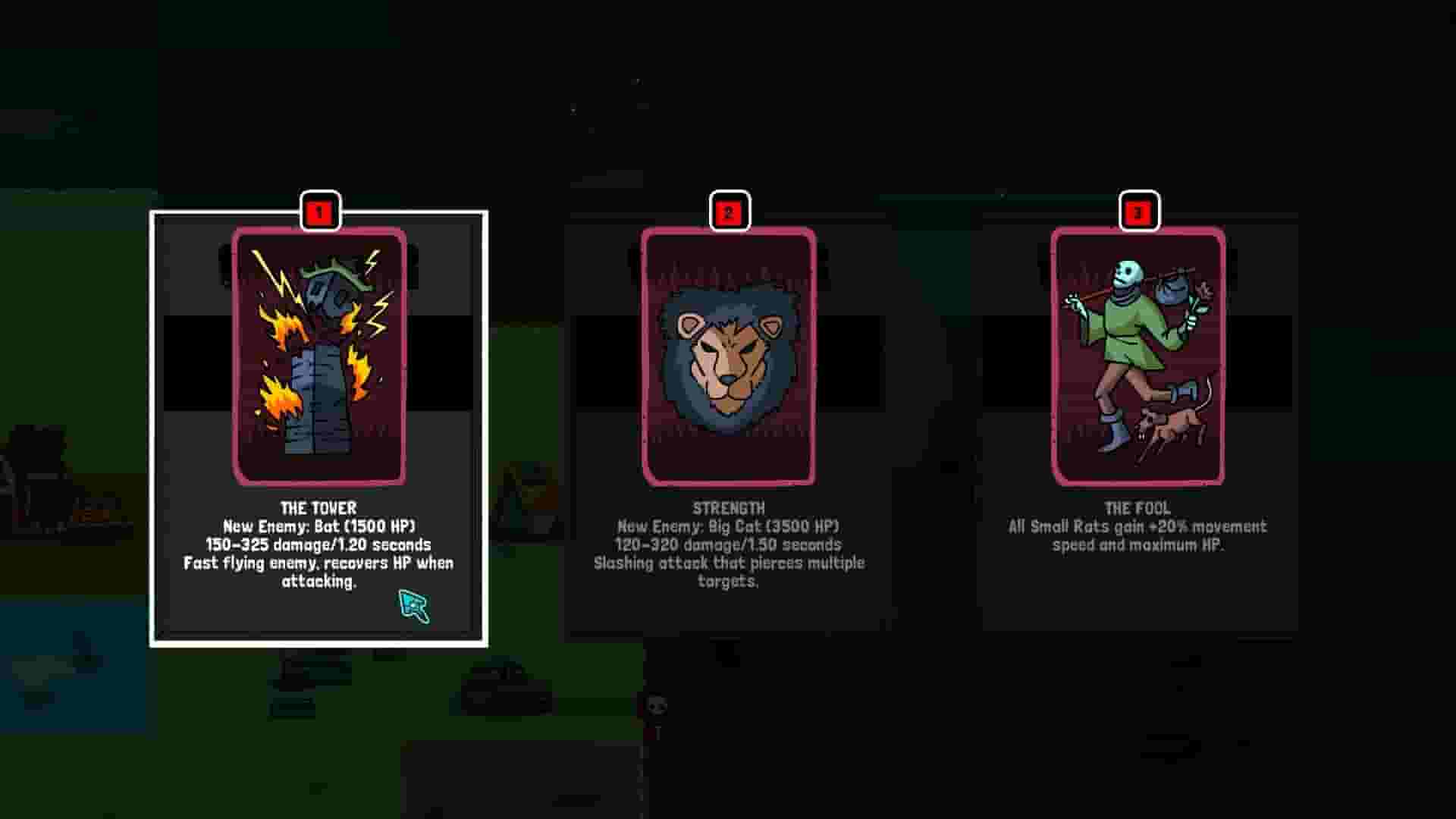
Task: Click the 'THE TOWER' card title text
Action: [x=318, y=510]
